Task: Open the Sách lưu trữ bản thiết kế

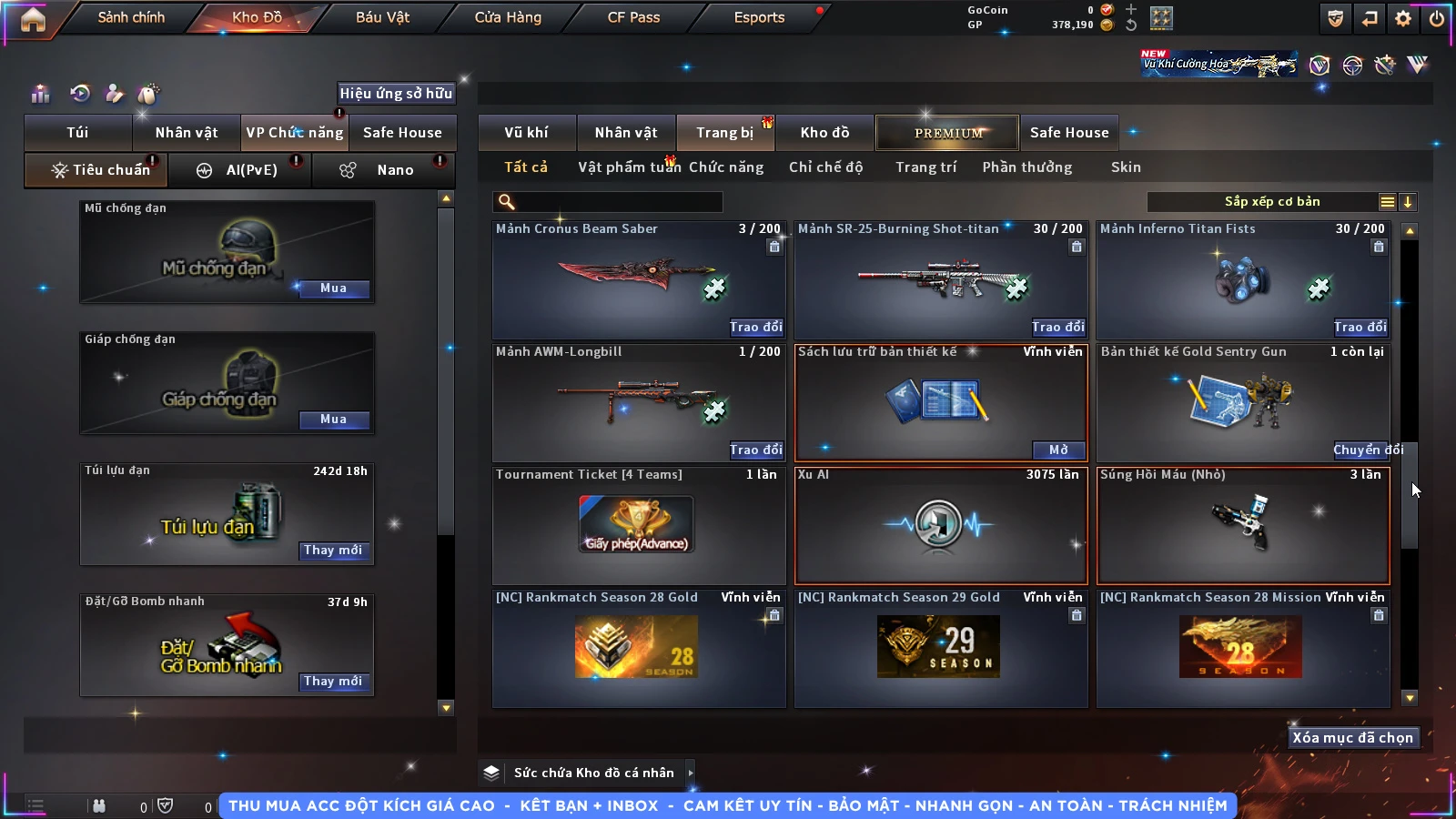Action: point(1058,450)
